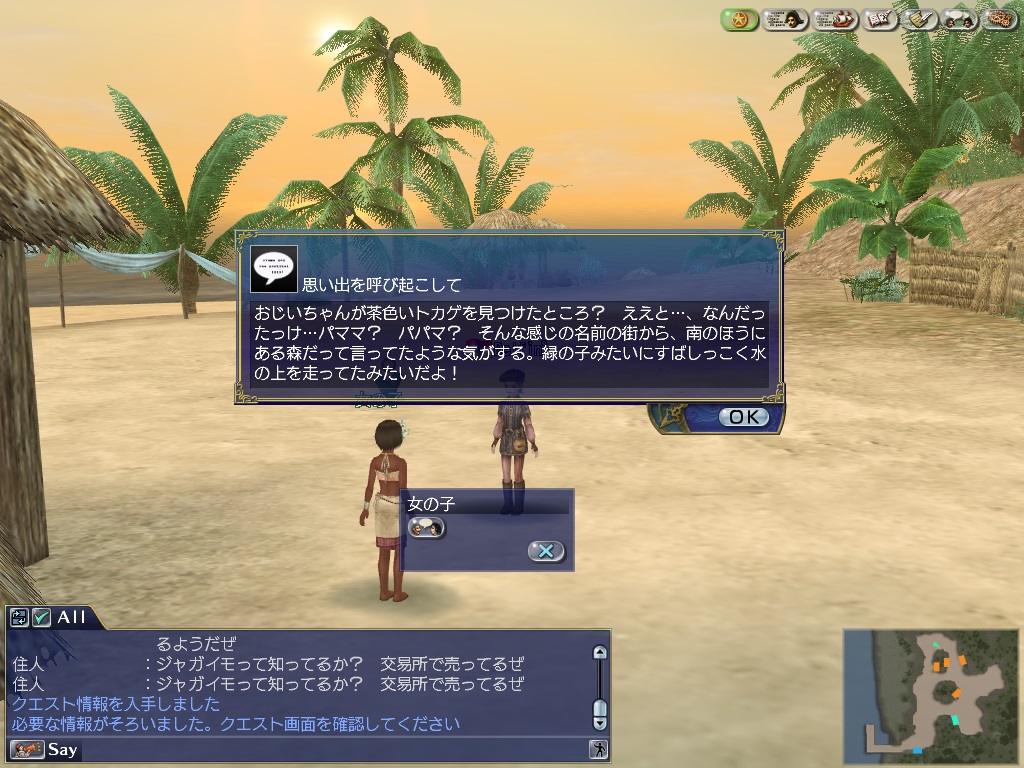Click the chat message input field
This screenshot has width=1024, height=768.
(x=330, y=749)
